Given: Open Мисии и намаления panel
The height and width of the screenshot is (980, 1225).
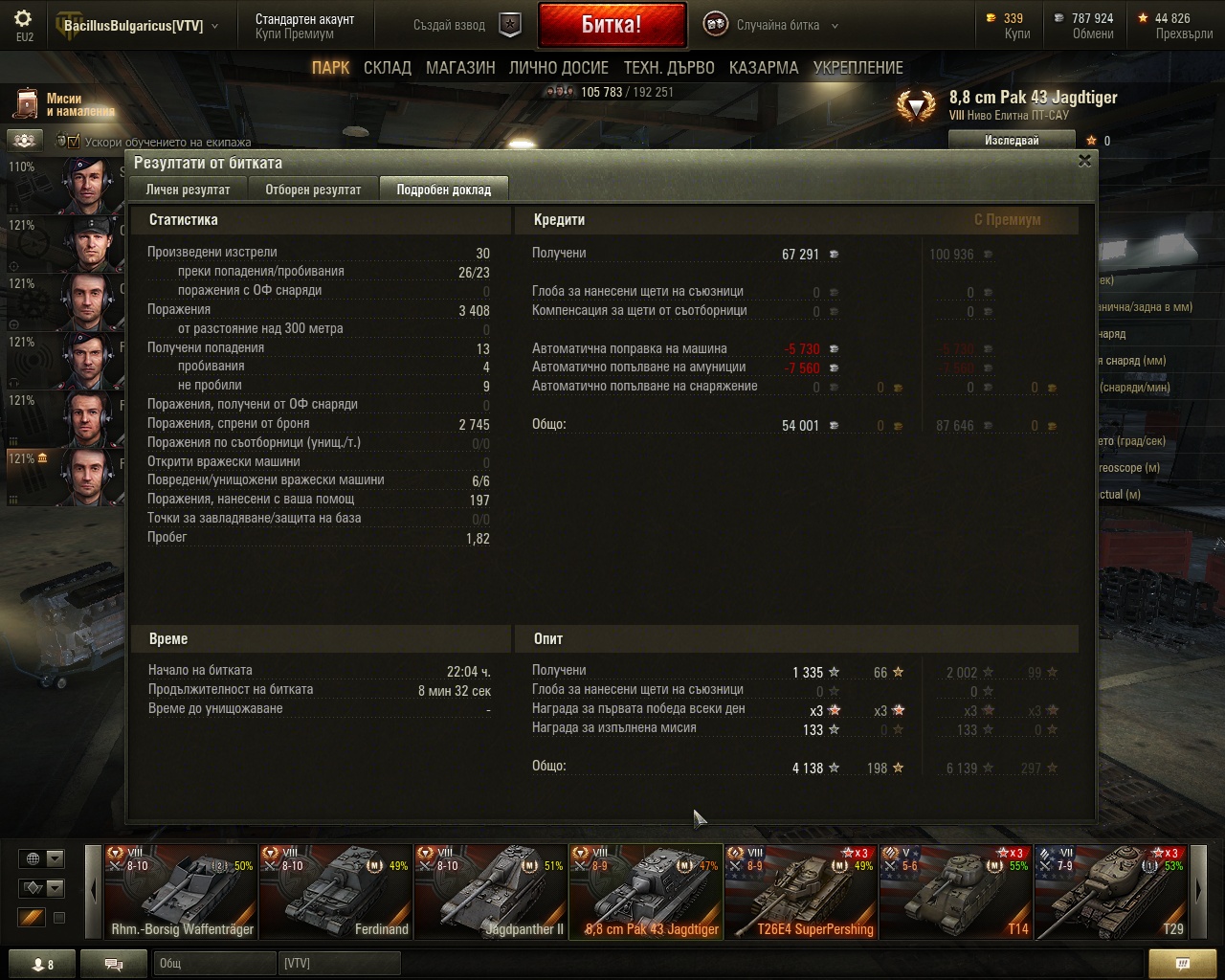Looking at the screenshot, I should pyautogui.click(x=63, y=104).
